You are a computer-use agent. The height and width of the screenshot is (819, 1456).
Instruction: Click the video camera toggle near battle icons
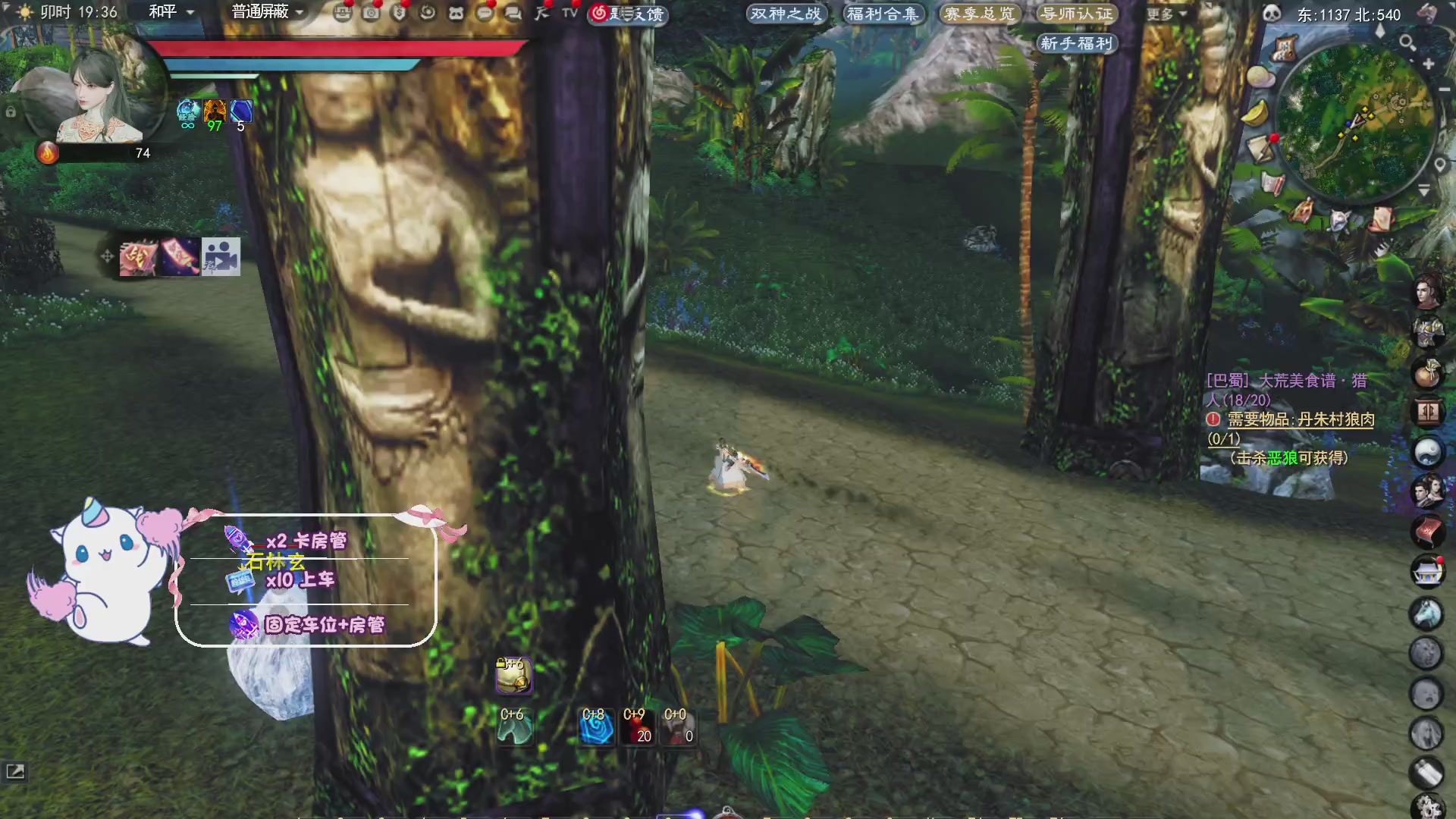[x=221, y=256]
